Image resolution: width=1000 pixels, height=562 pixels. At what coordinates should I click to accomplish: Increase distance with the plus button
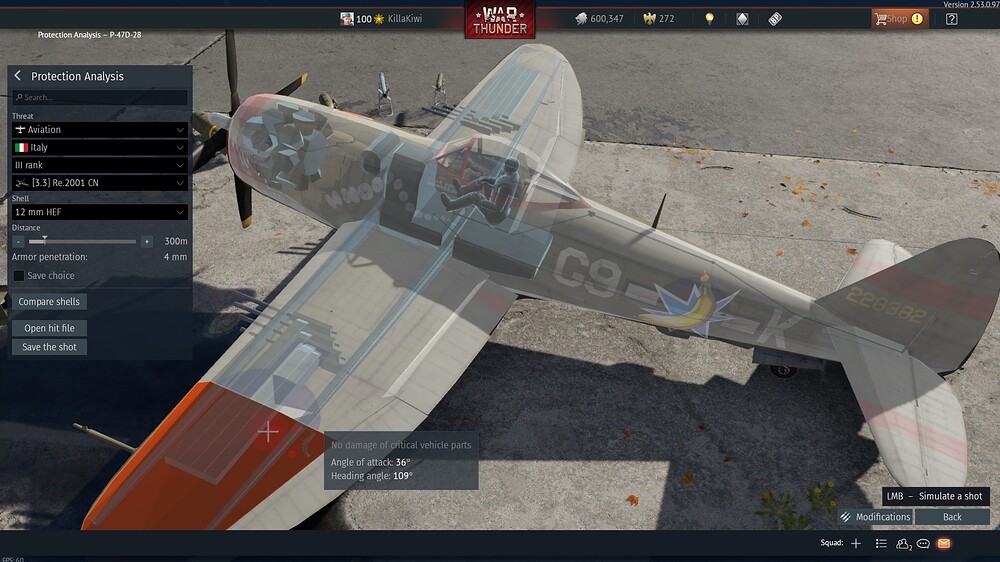(147, 242)
